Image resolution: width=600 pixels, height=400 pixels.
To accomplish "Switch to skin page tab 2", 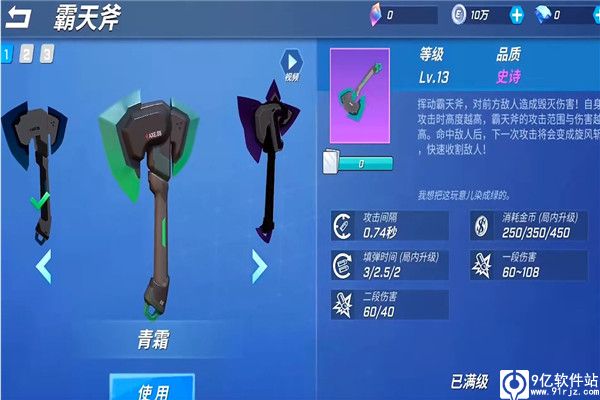I will click(26, 54).
